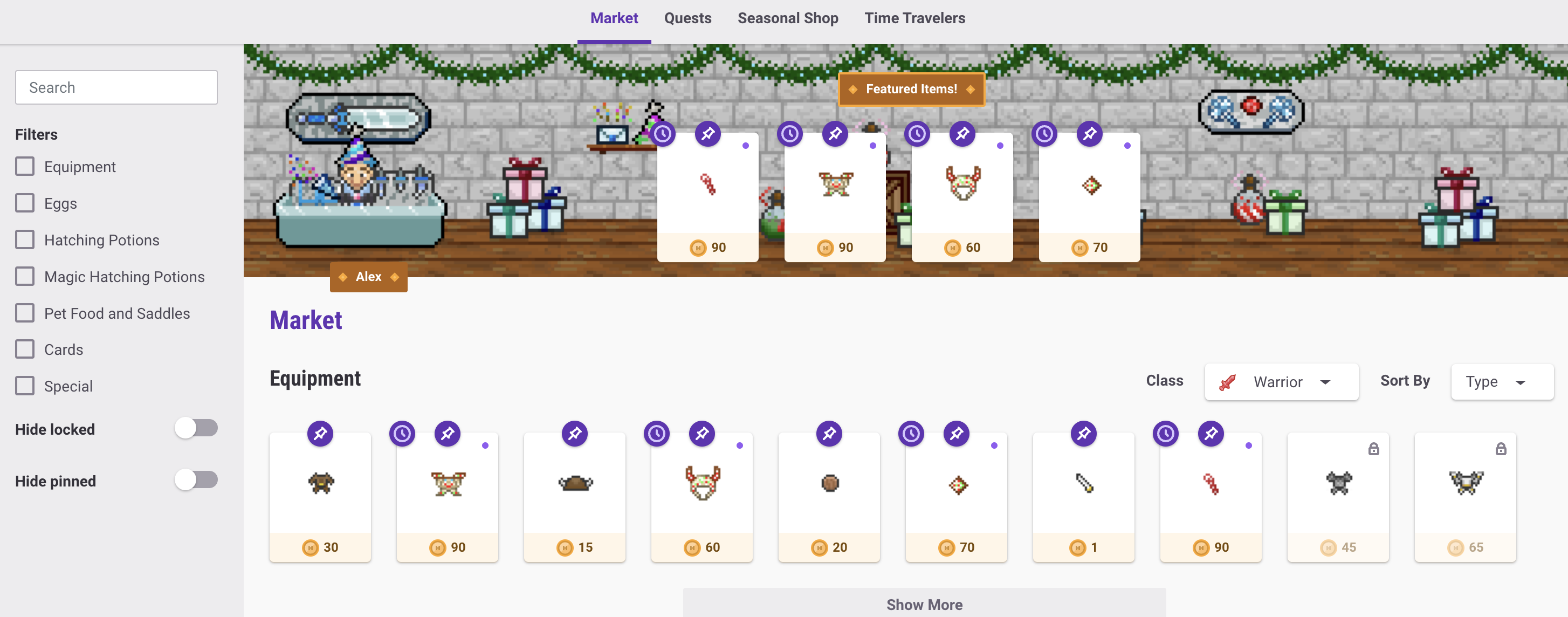Click the Show More button
This screenshot has height=617, width=1568.
point(925,604)
